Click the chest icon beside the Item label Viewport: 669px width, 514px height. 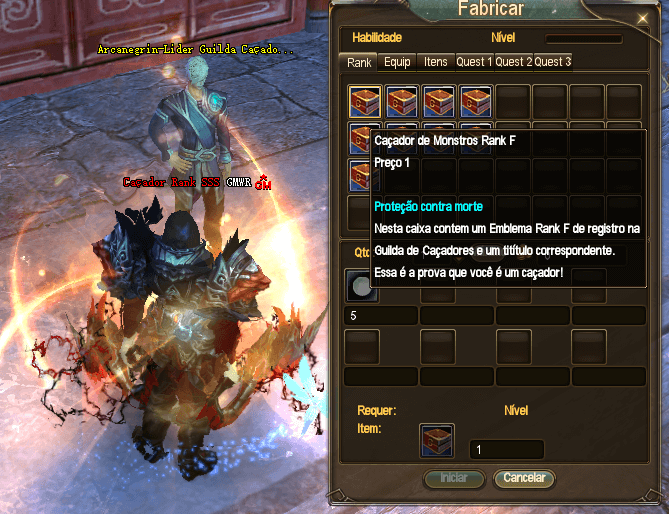(x=436, y=440)
